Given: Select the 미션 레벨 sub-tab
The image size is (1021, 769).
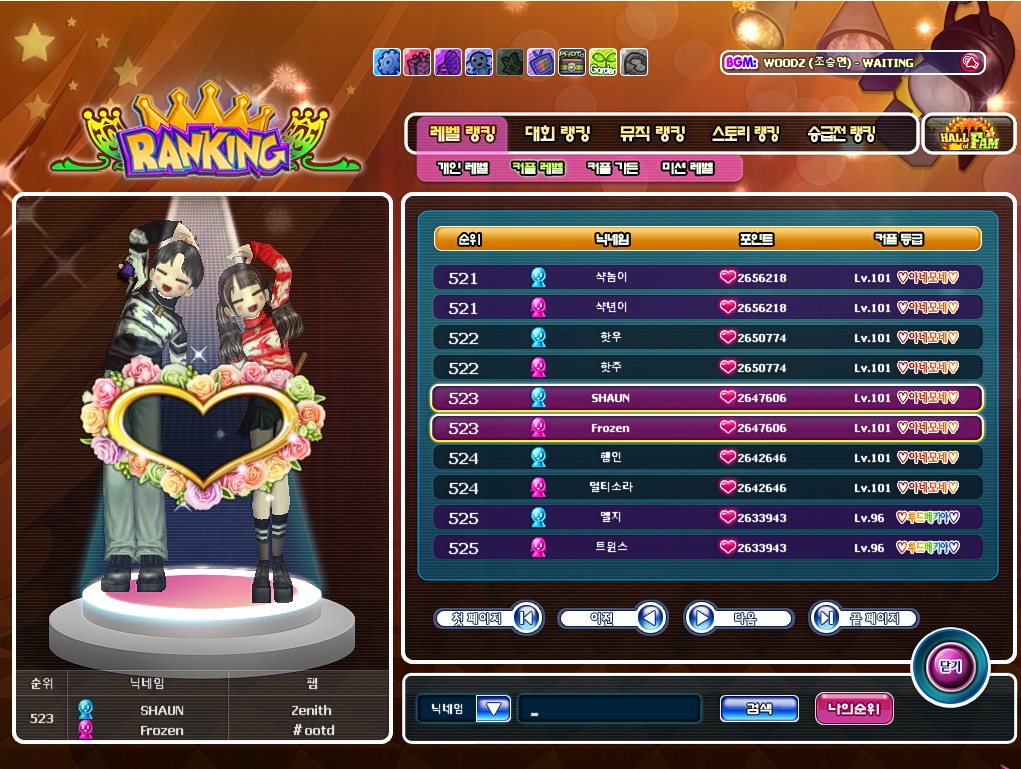Looking at the screenshot, I should (x=688, y=168).
